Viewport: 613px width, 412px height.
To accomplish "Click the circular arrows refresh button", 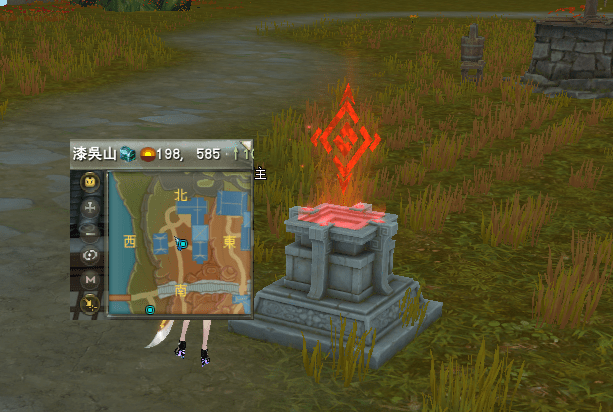I will [90, 254].
